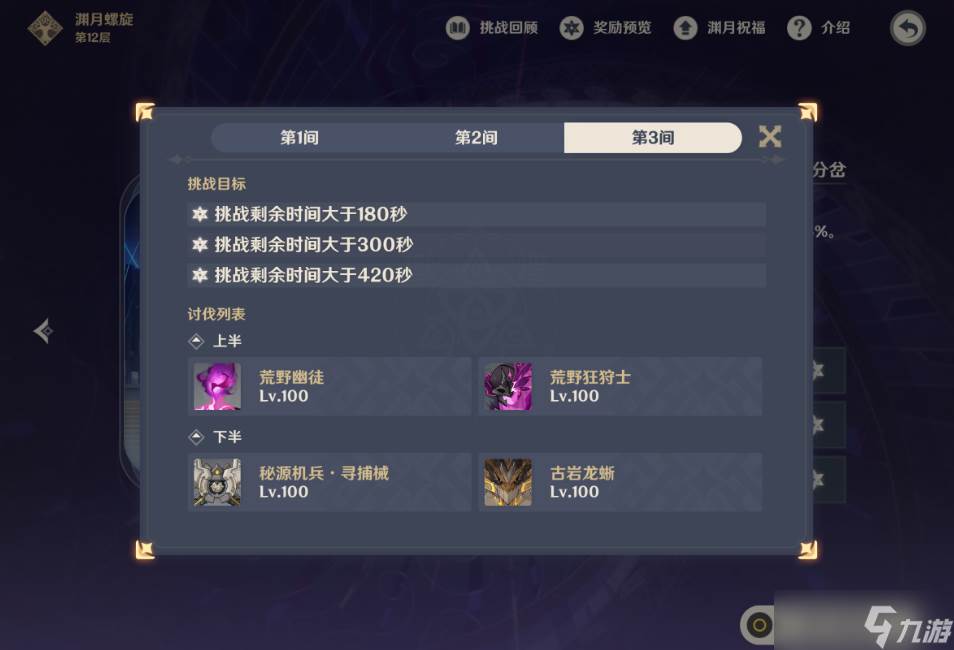Viewport: 954px width, 650px height.
Task: Select the 第2间 chamber tab
Action: pyautogui.click(x=476, y=138)
